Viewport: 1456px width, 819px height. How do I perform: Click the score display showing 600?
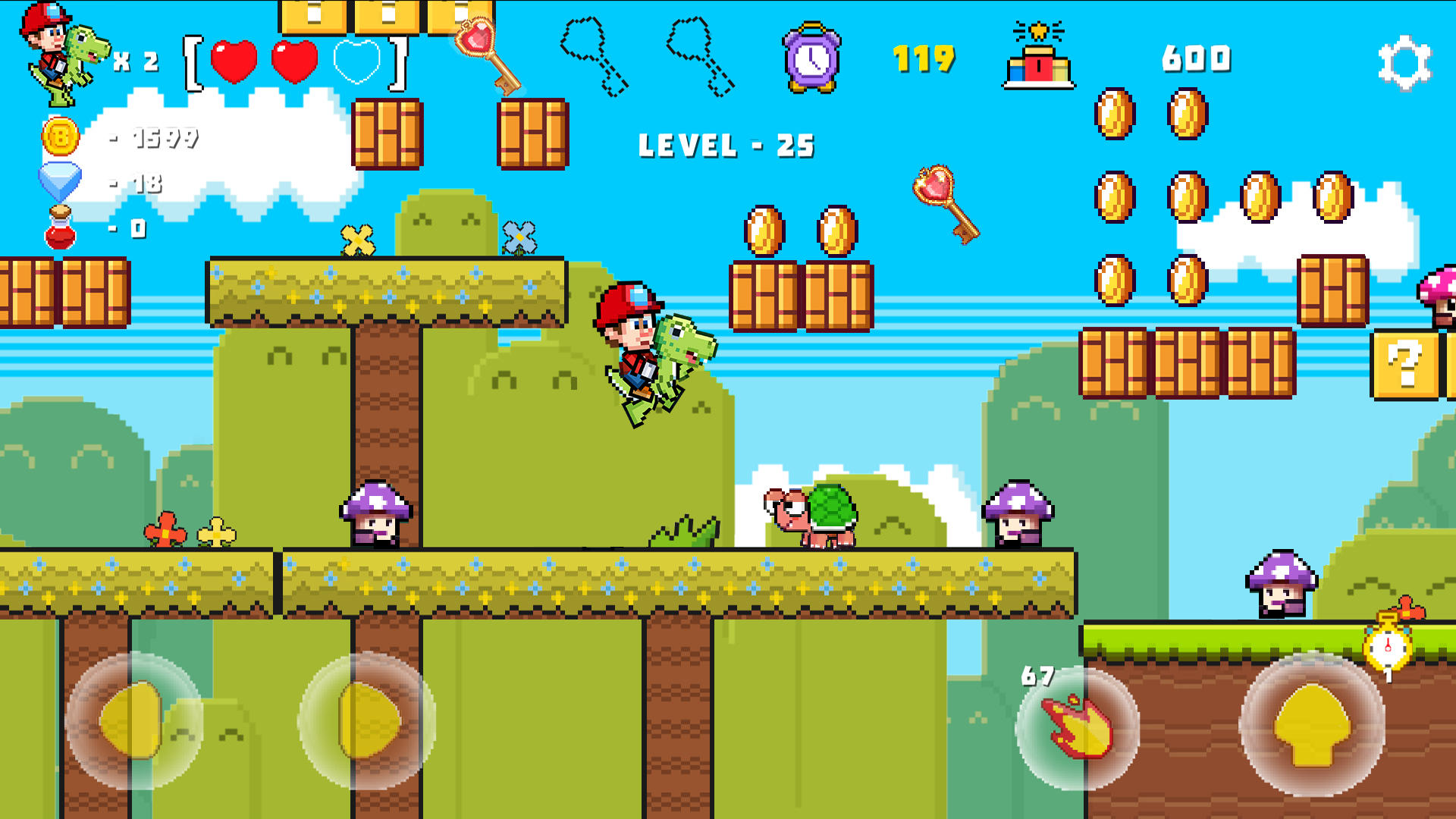point(1197,59)
